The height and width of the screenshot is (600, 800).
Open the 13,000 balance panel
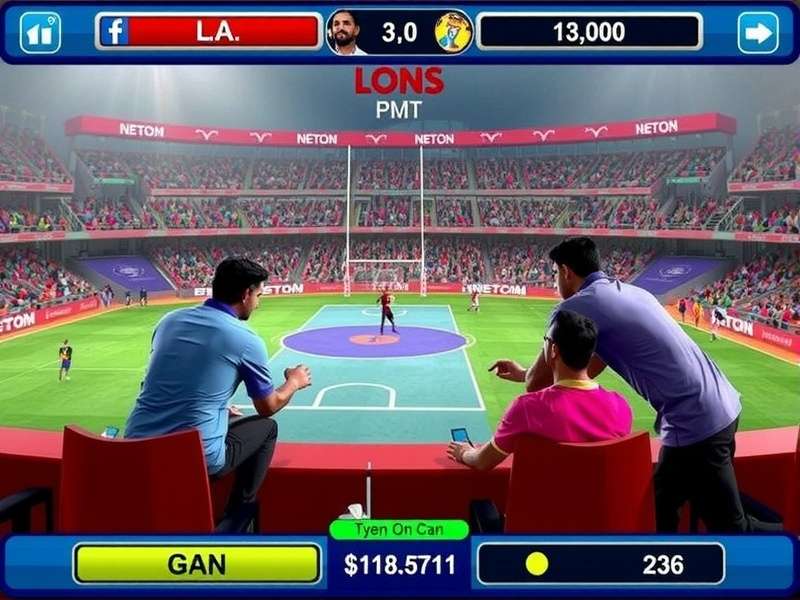589,31
